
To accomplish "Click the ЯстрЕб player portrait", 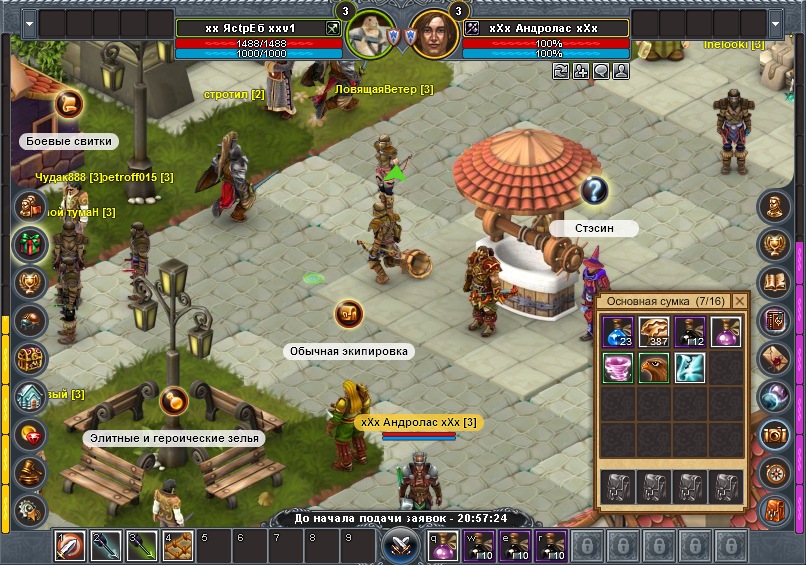I will (371, 35).
